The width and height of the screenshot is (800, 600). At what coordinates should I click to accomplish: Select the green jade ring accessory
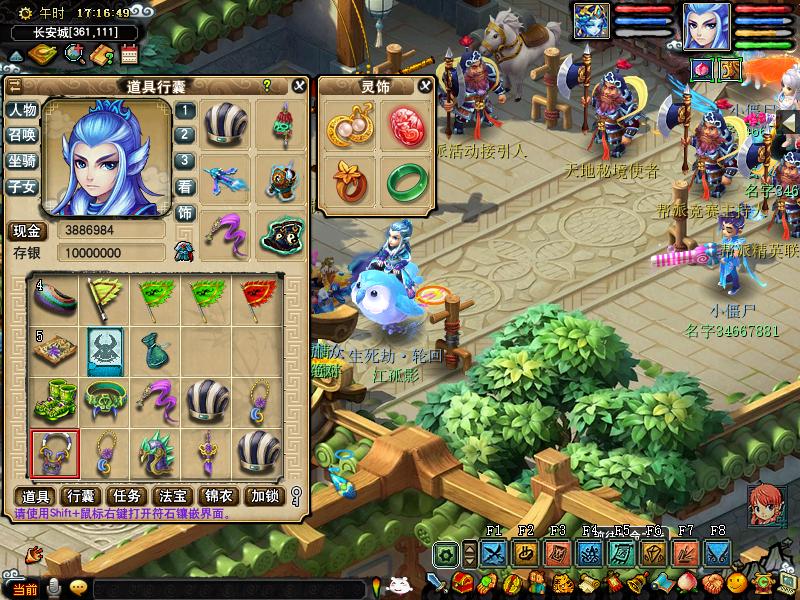pyautogui.click(x=406, y=179)
